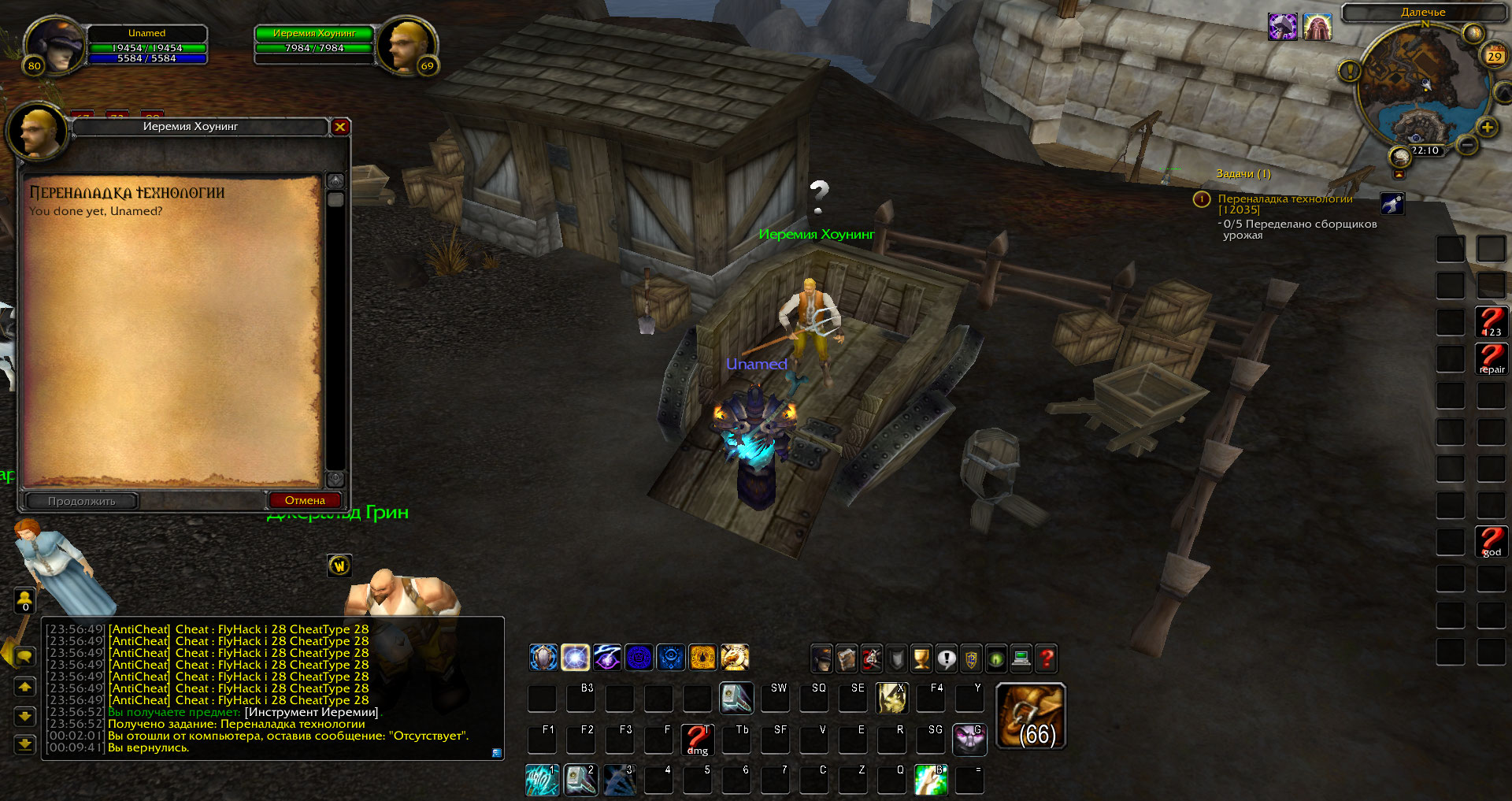Click the repair macro button
The height and width of the screenshot is (801, 1512).
point(1492,359)
